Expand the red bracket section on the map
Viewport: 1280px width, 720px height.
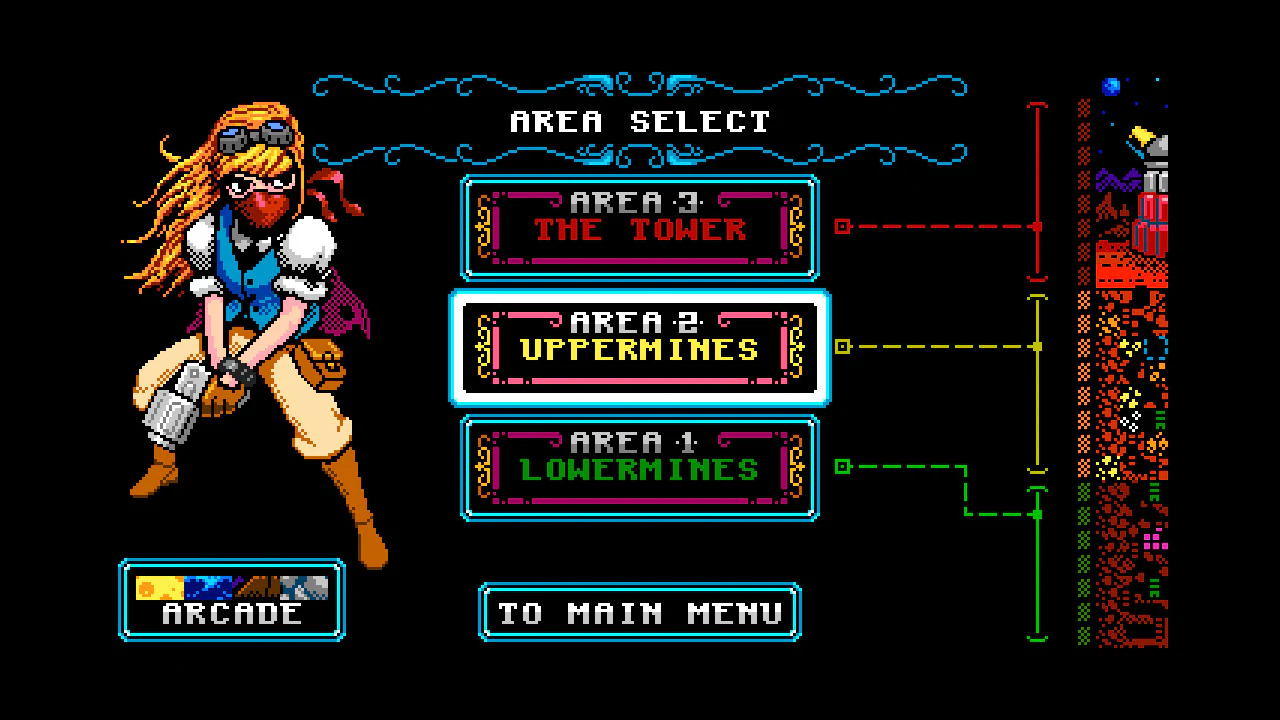1036,185
